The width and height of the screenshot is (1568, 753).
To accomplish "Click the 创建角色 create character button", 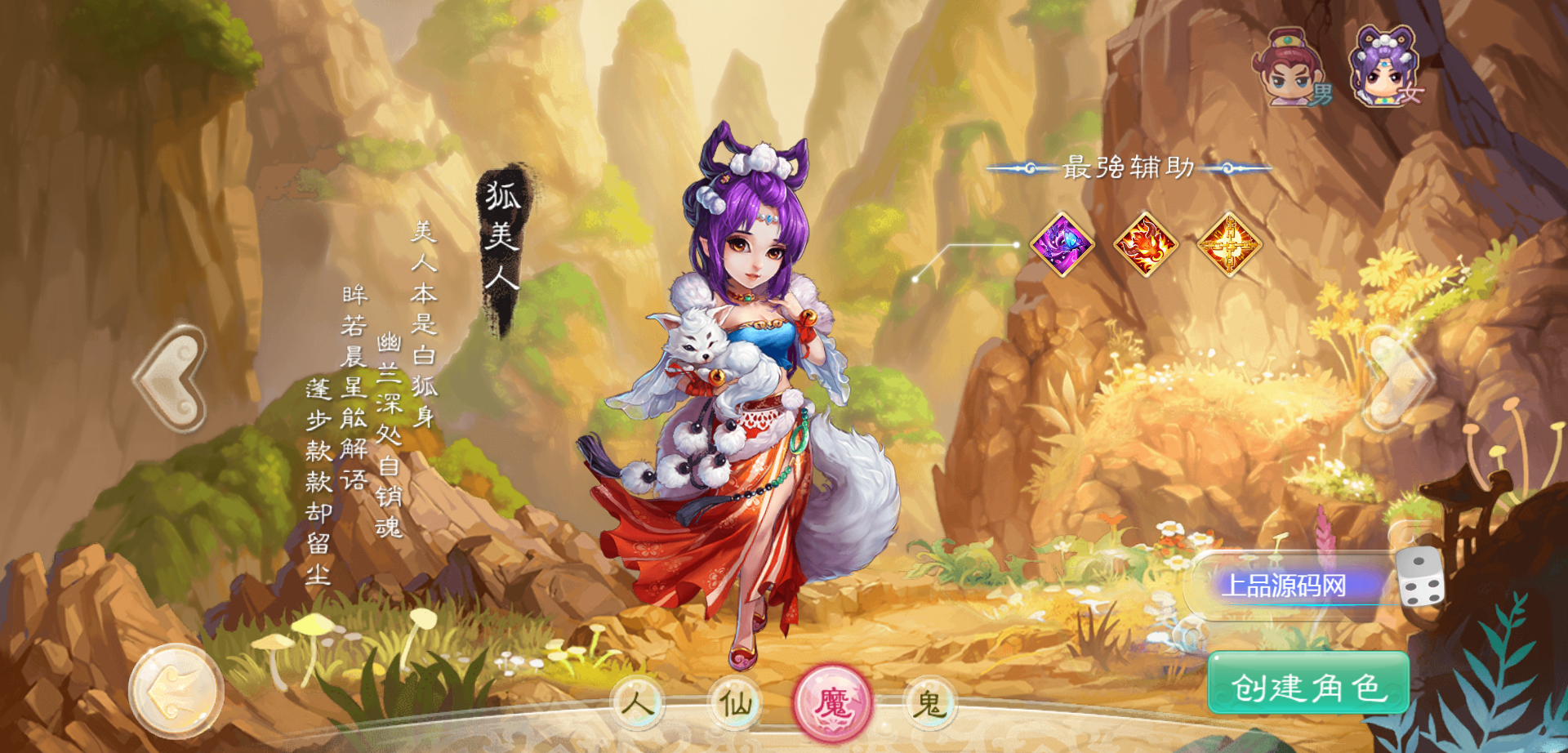I will coord(1308,687).
